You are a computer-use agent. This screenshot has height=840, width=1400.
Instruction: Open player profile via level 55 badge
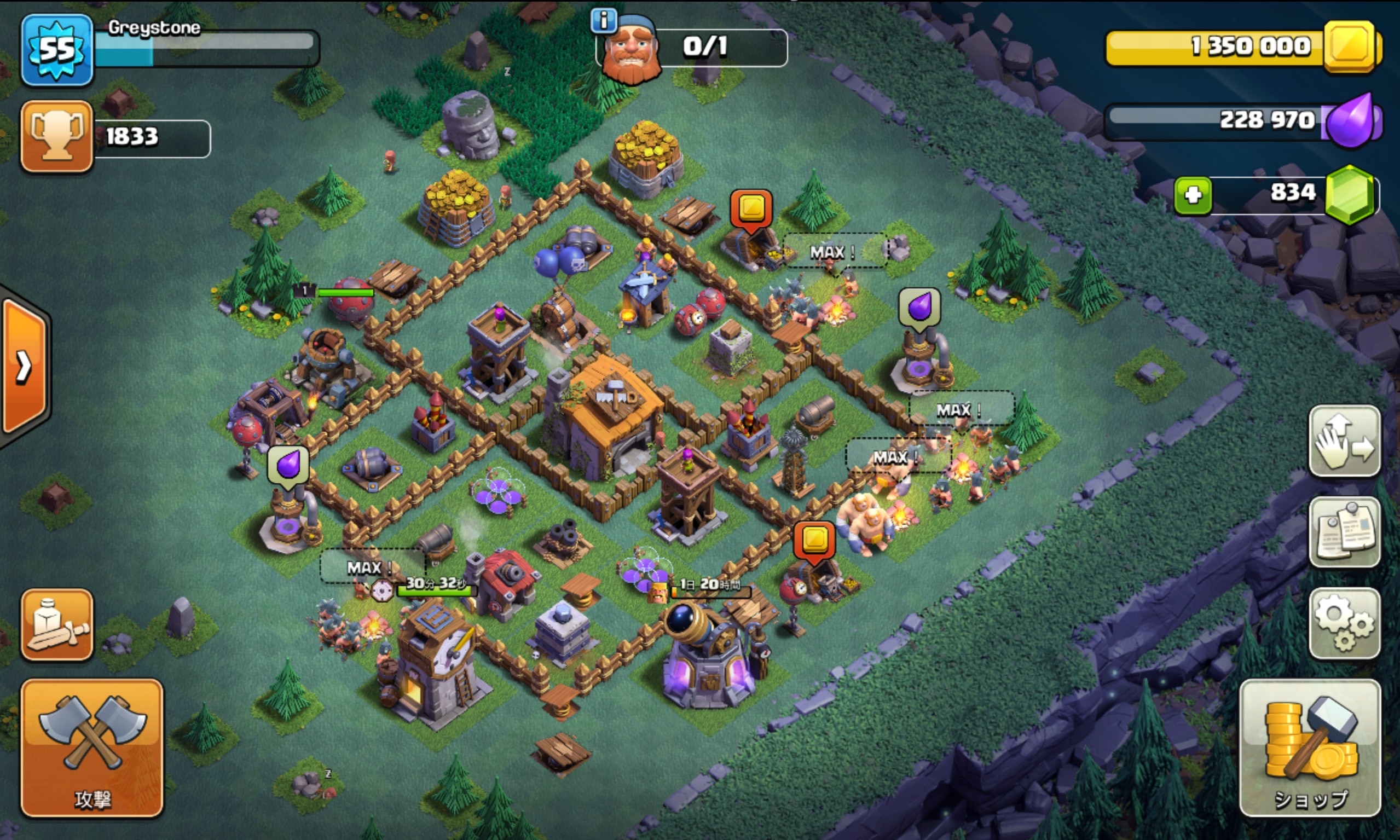56,50
